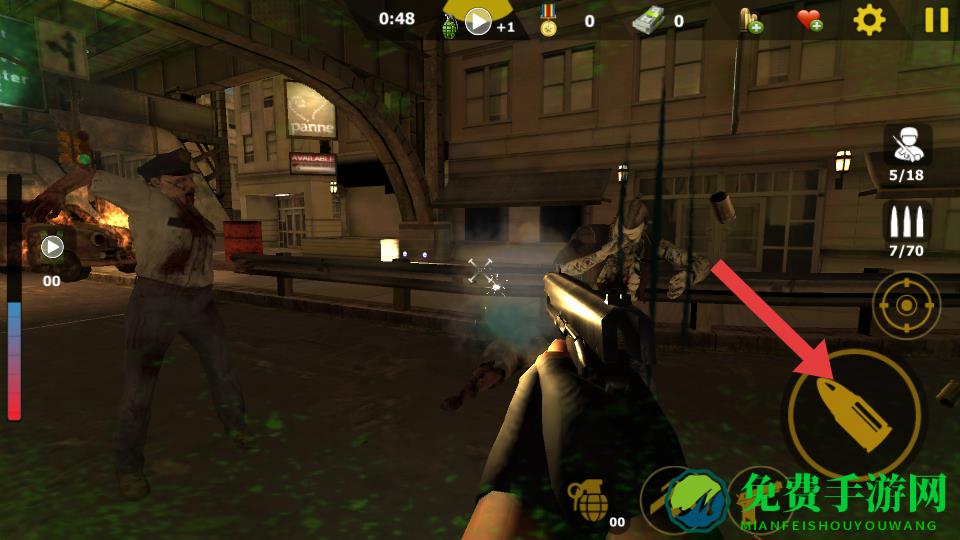Tap the video play icon on left
Viewport: 960px width, 540px height.
[52, 246]
